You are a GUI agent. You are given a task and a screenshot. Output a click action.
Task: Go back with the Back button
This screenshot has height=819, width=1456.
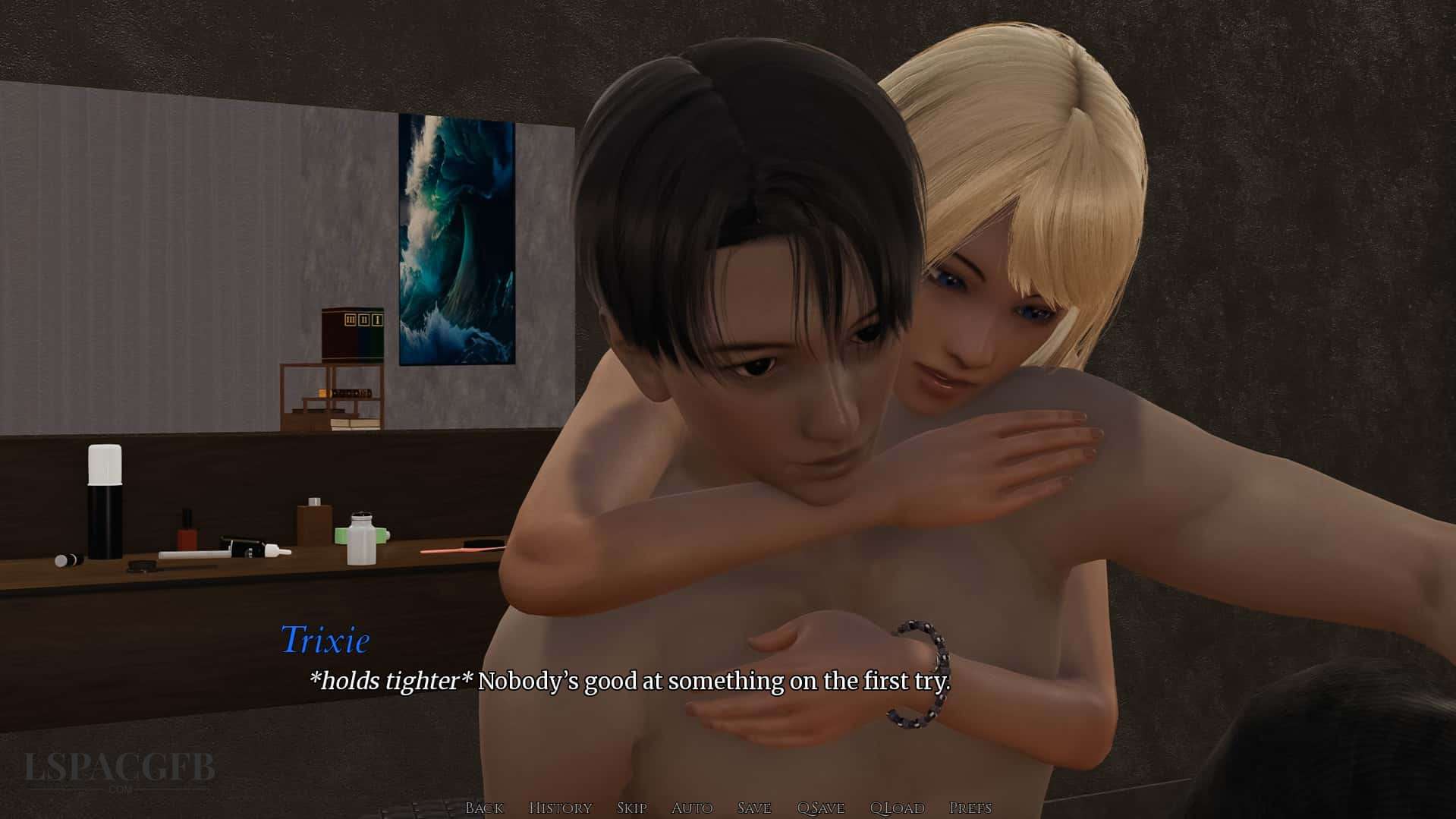[484, 808]
